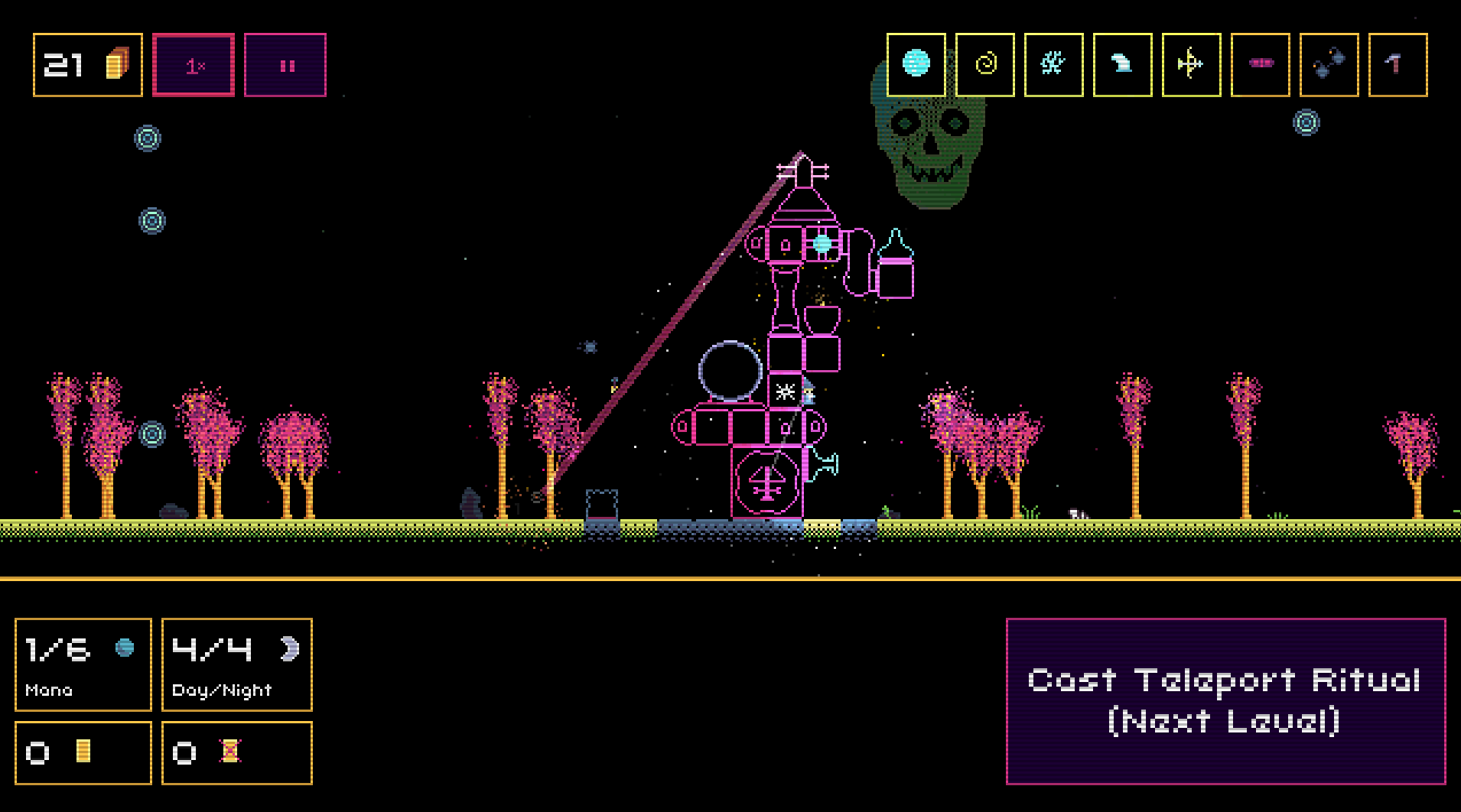Select the cyan frost crystal icon
The image size is (1461, 812).
point(1053,64)
